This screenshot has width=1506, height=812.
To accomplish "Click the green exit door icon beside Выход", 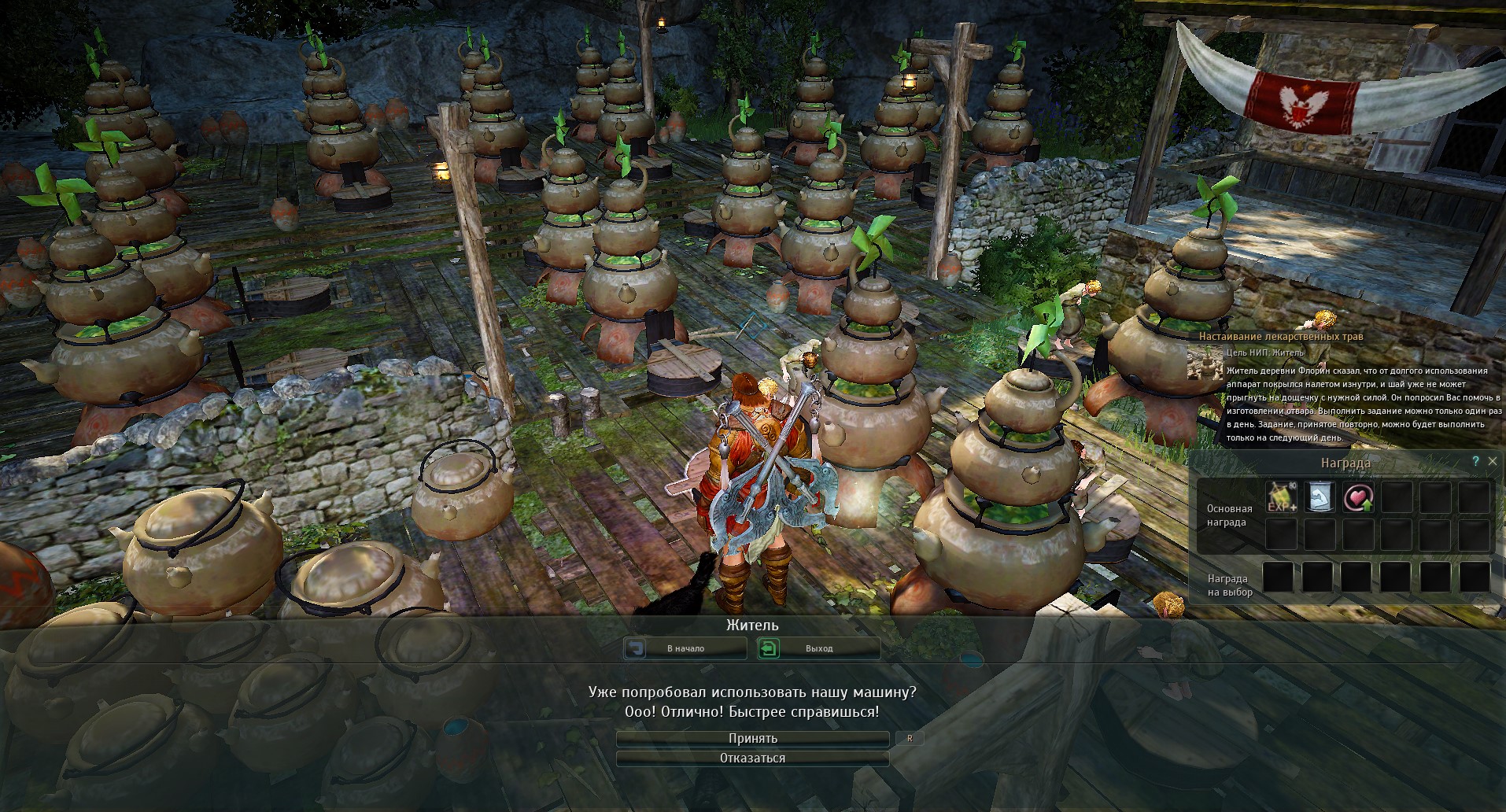I will [x=768, y=648].
